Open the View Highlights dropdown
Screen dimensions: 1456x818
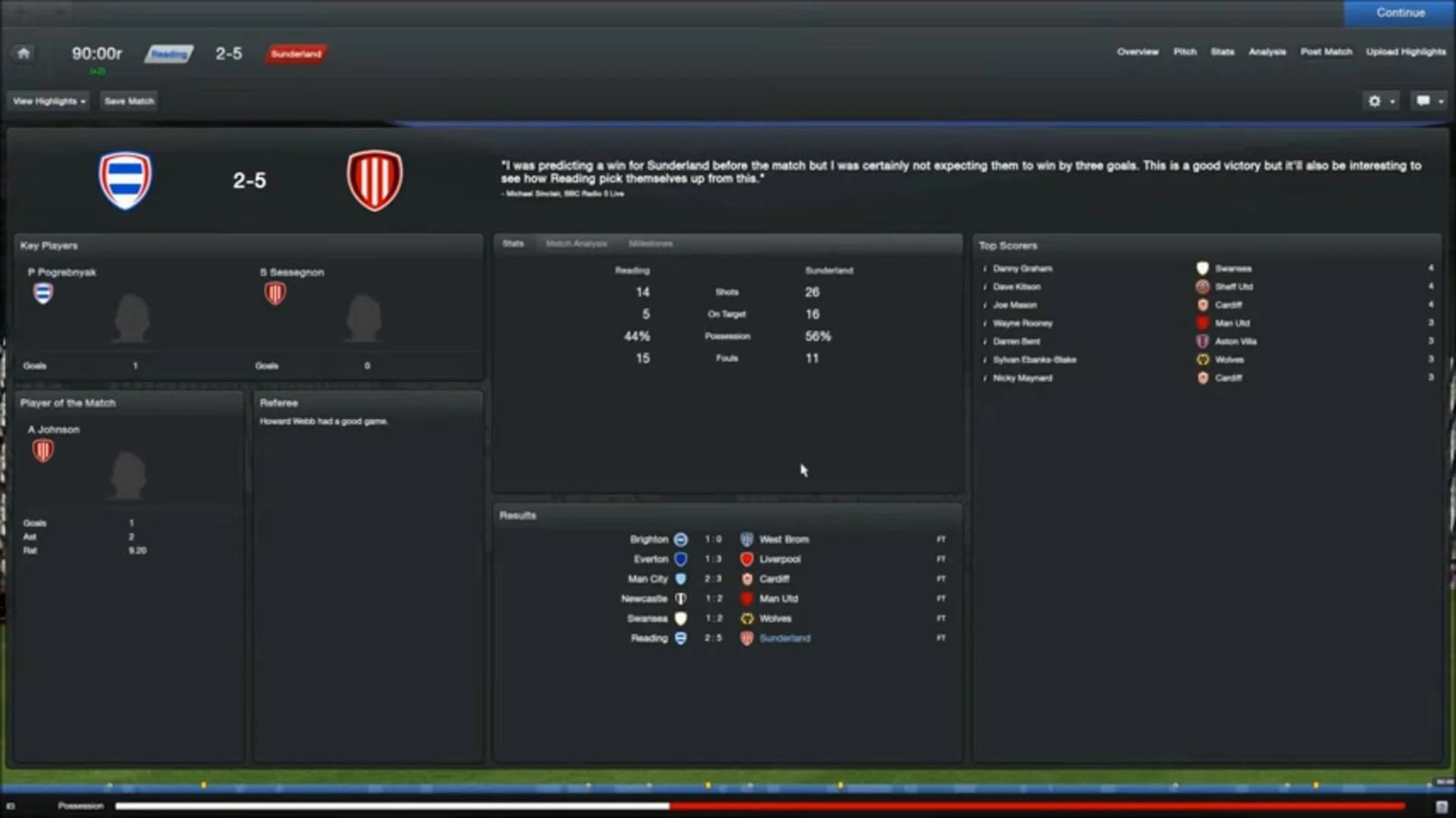tap(48, 100)
